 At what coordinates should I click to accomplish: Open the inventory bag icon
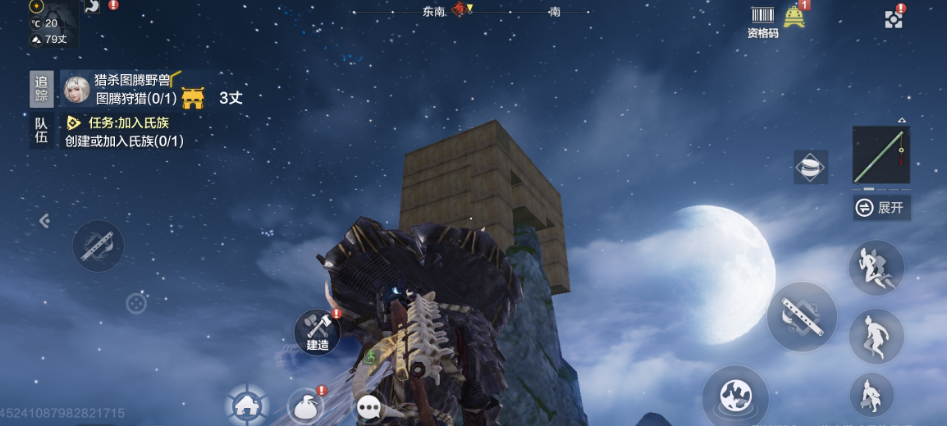tap(306, 406)
